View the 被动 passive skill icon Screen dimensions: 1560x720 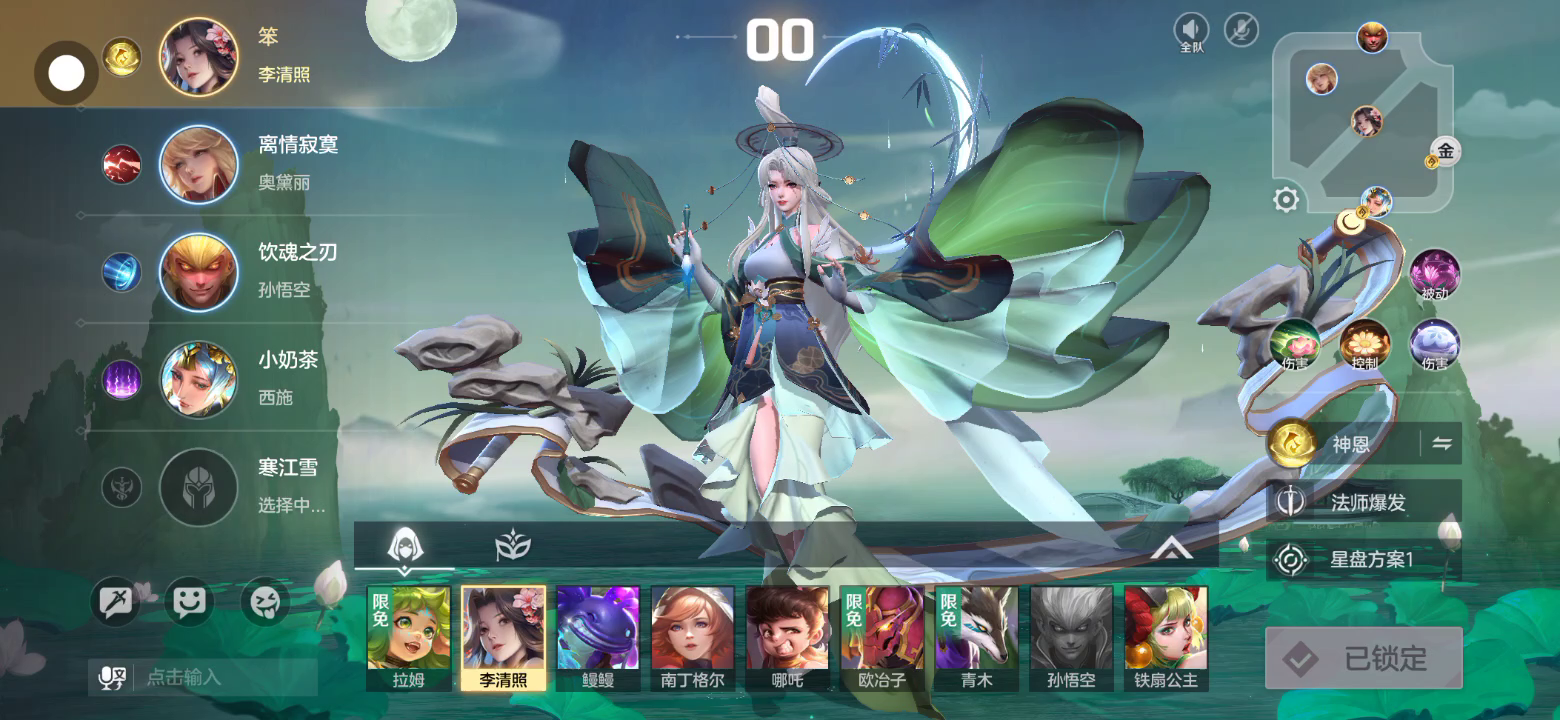pyautogui.click(x=1434, y=273)
